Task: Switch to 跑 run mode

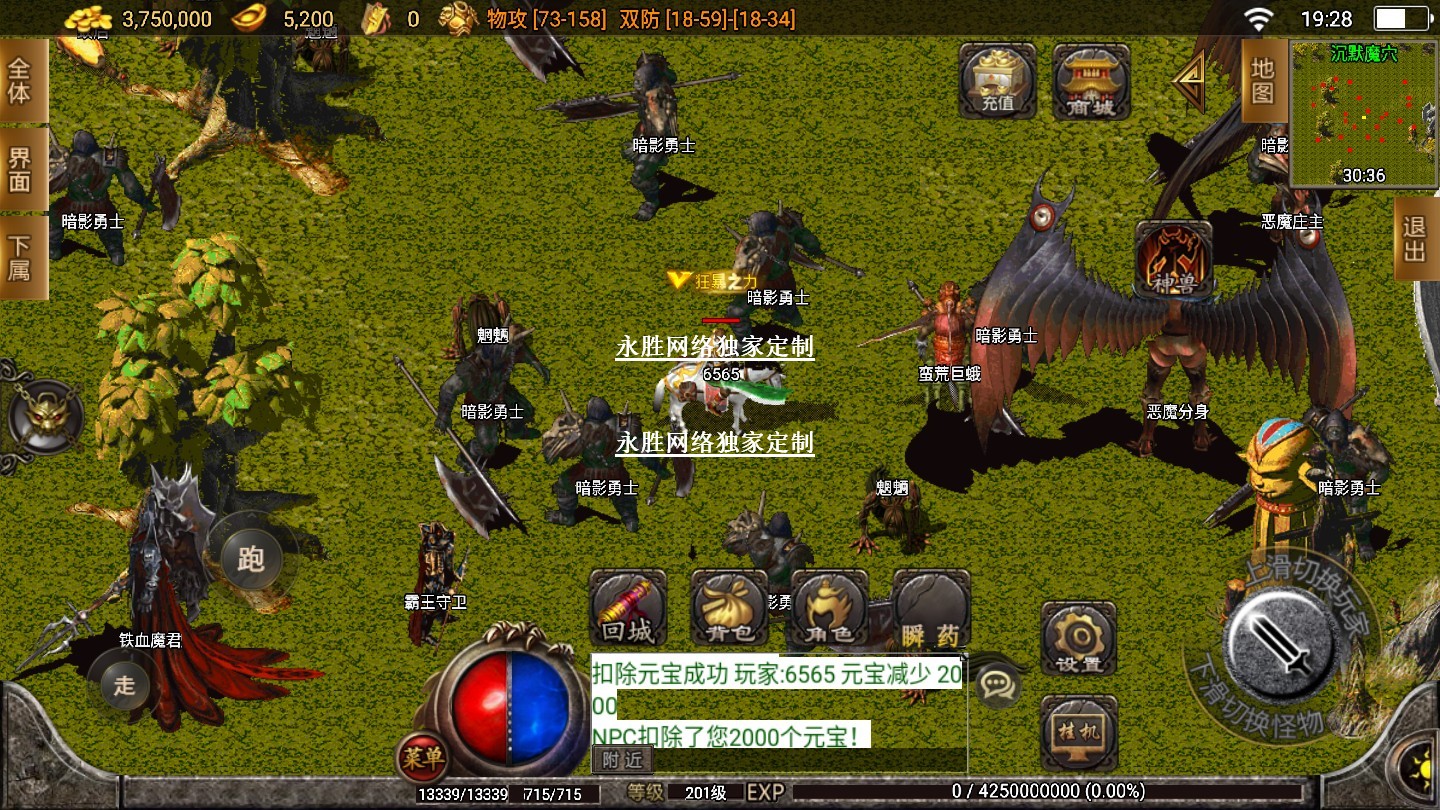Action: 250,557
